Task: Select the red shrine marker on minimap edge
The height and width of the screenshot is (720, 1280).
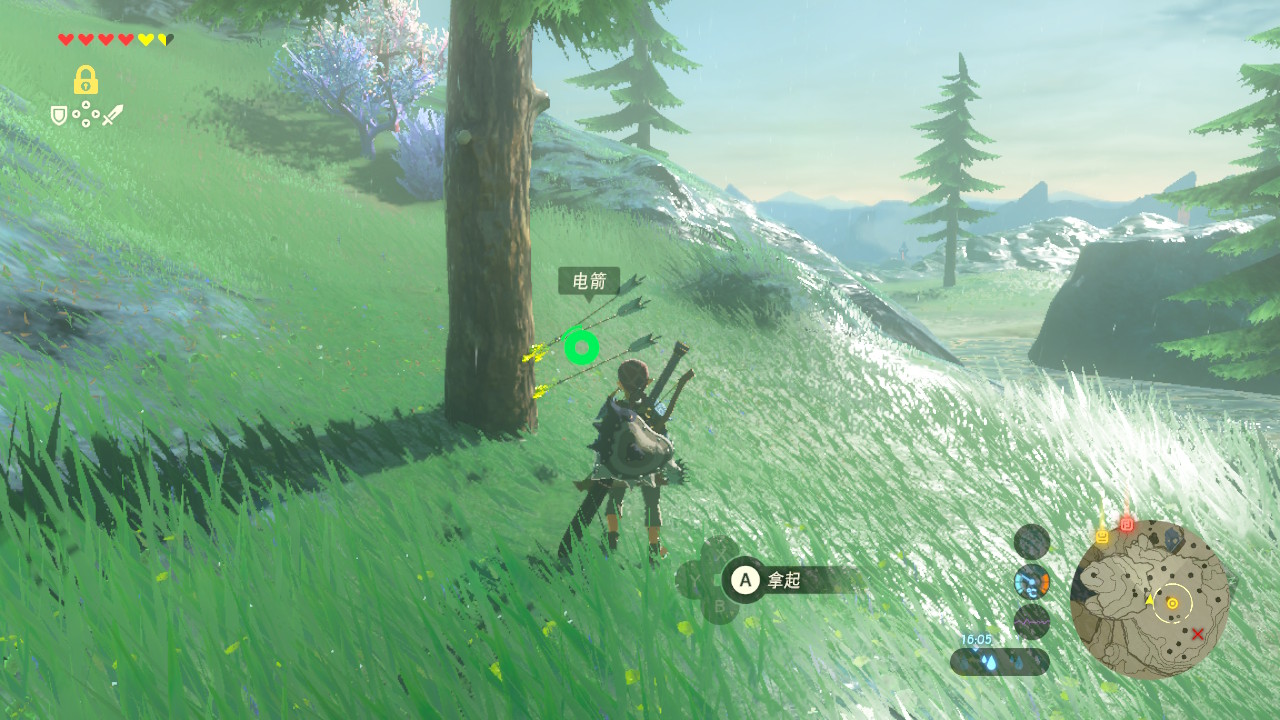Action: 1127,523
